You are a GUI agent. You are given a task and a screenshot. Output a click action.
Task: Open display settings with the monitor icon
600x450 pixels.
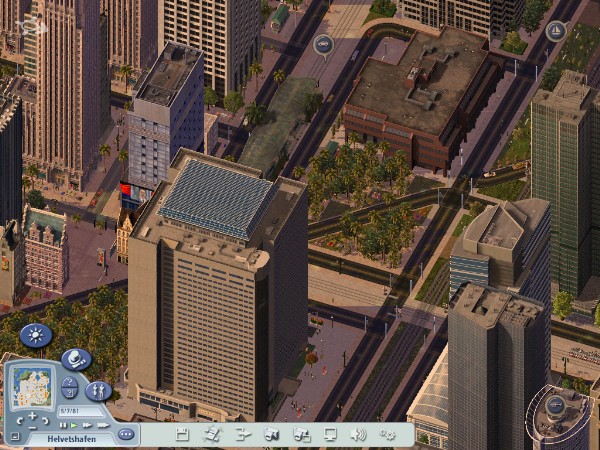click(x=330, y=434)
